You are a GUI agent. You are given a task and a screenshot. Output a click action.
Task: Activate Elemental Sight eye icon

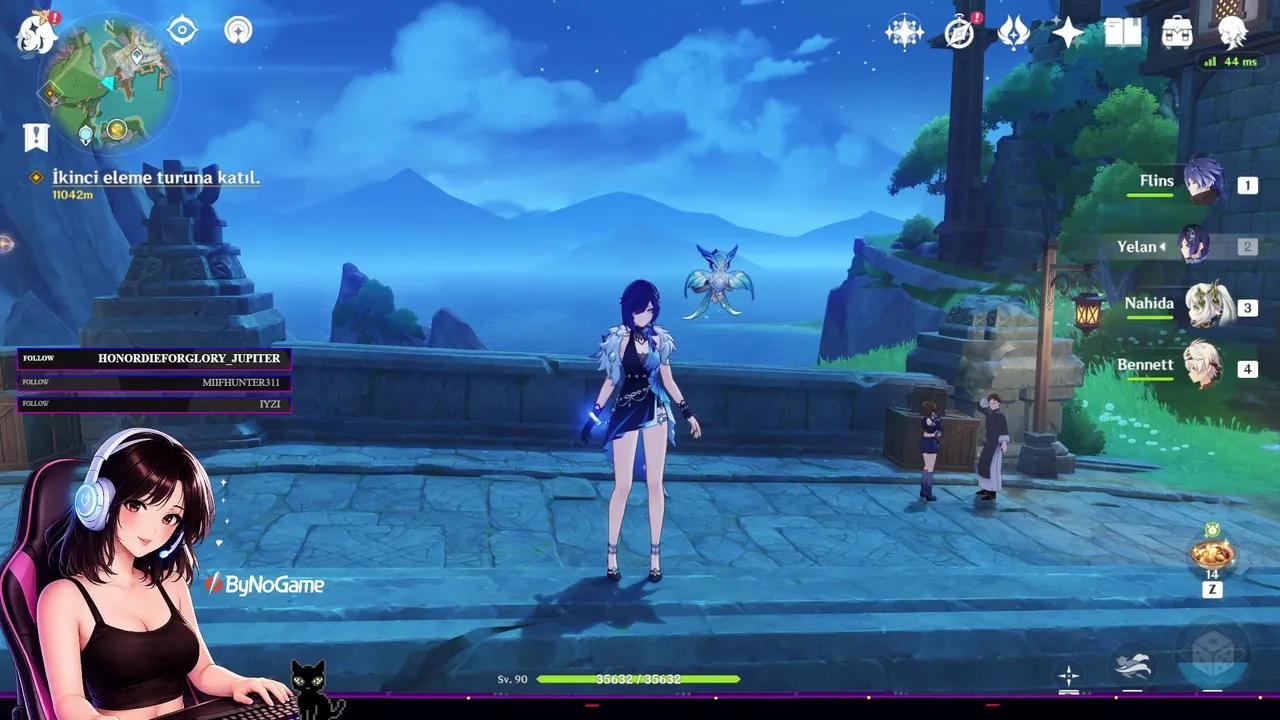coord(180,30)
